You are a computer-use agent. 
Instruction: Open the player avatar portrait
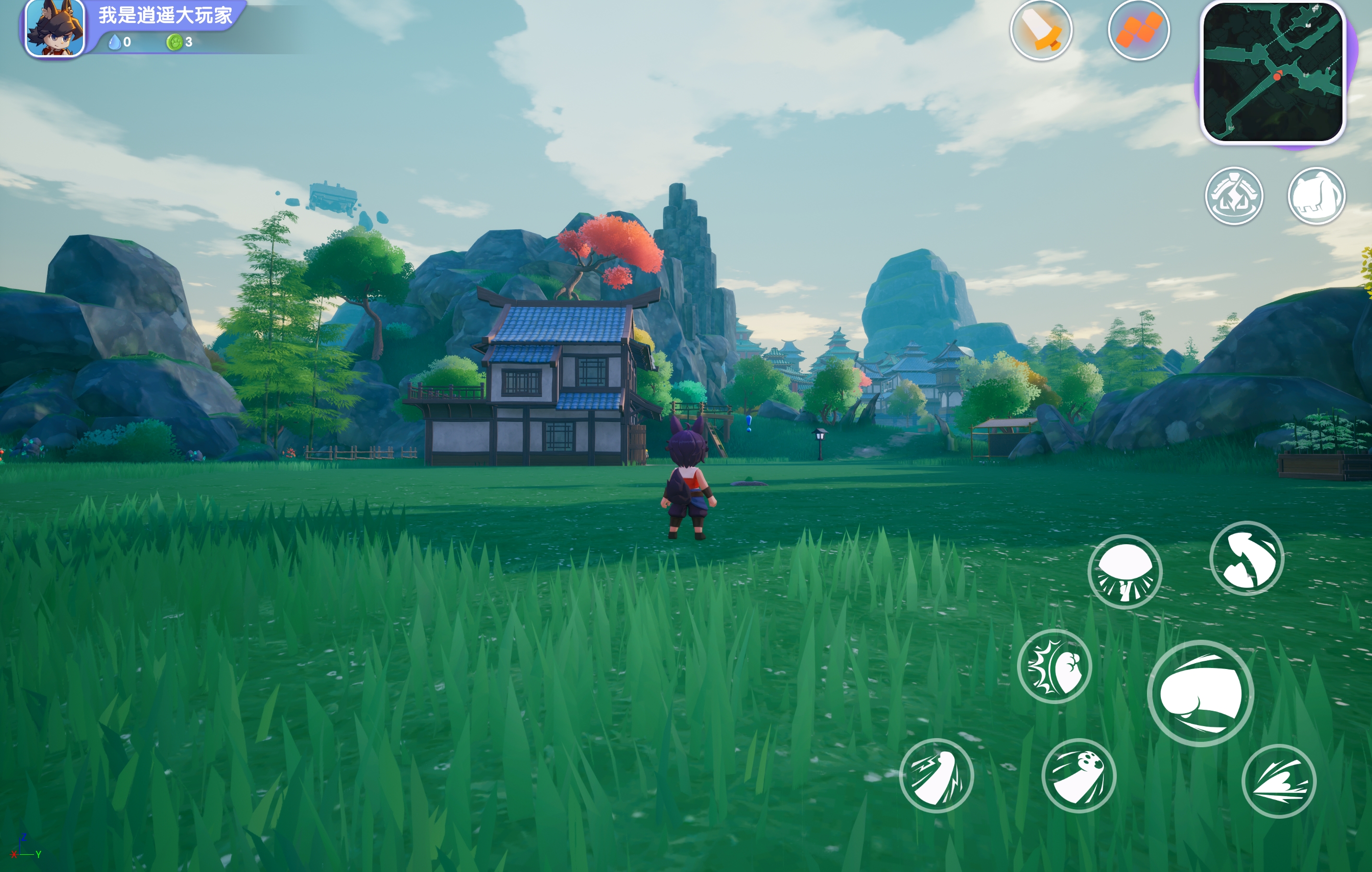coord(55,28)
